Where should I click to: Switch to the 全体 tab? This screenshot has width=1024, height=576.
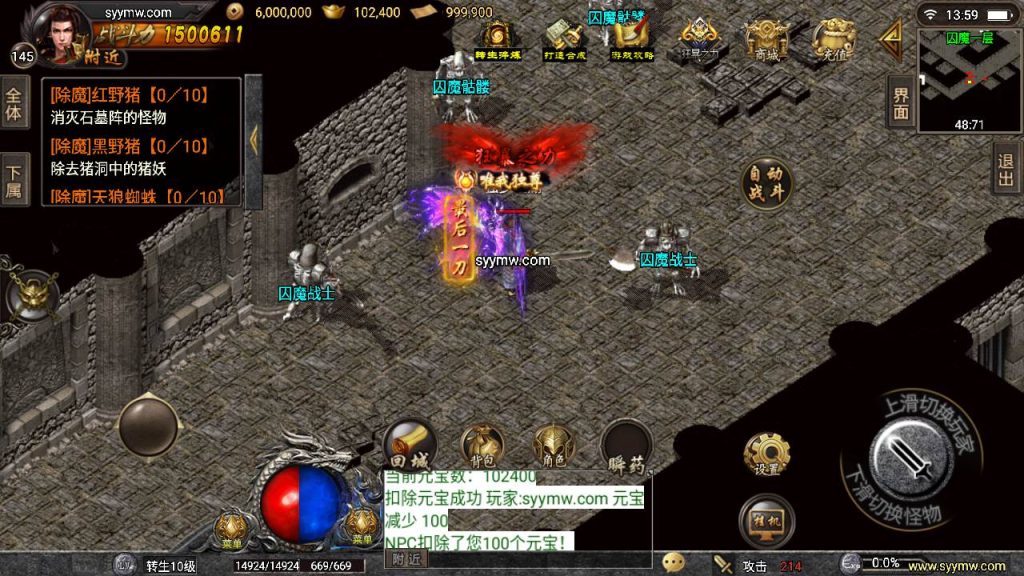(14, 105)
